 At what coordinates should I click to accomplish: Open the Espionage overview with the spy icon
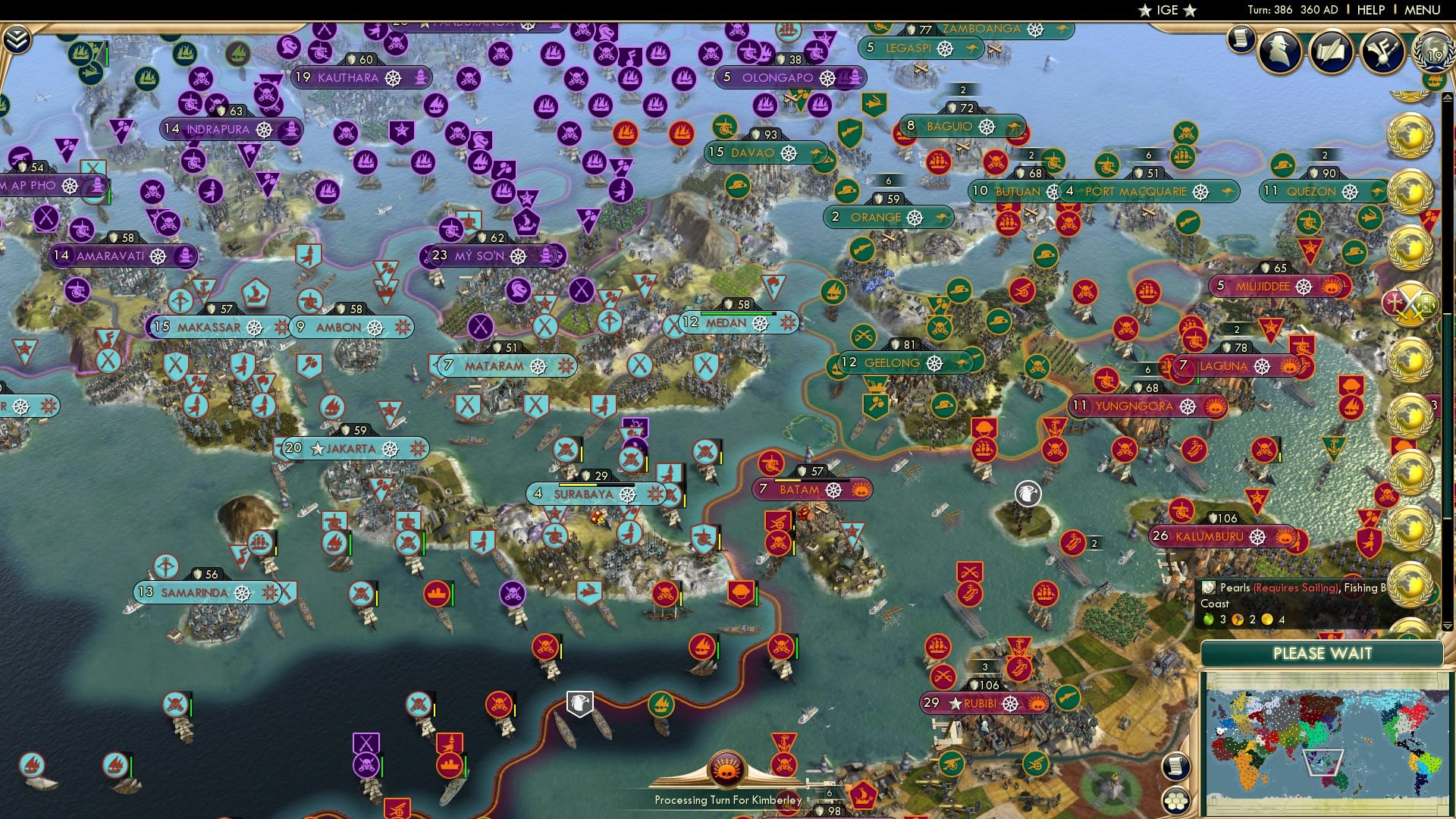[1279, 51]
